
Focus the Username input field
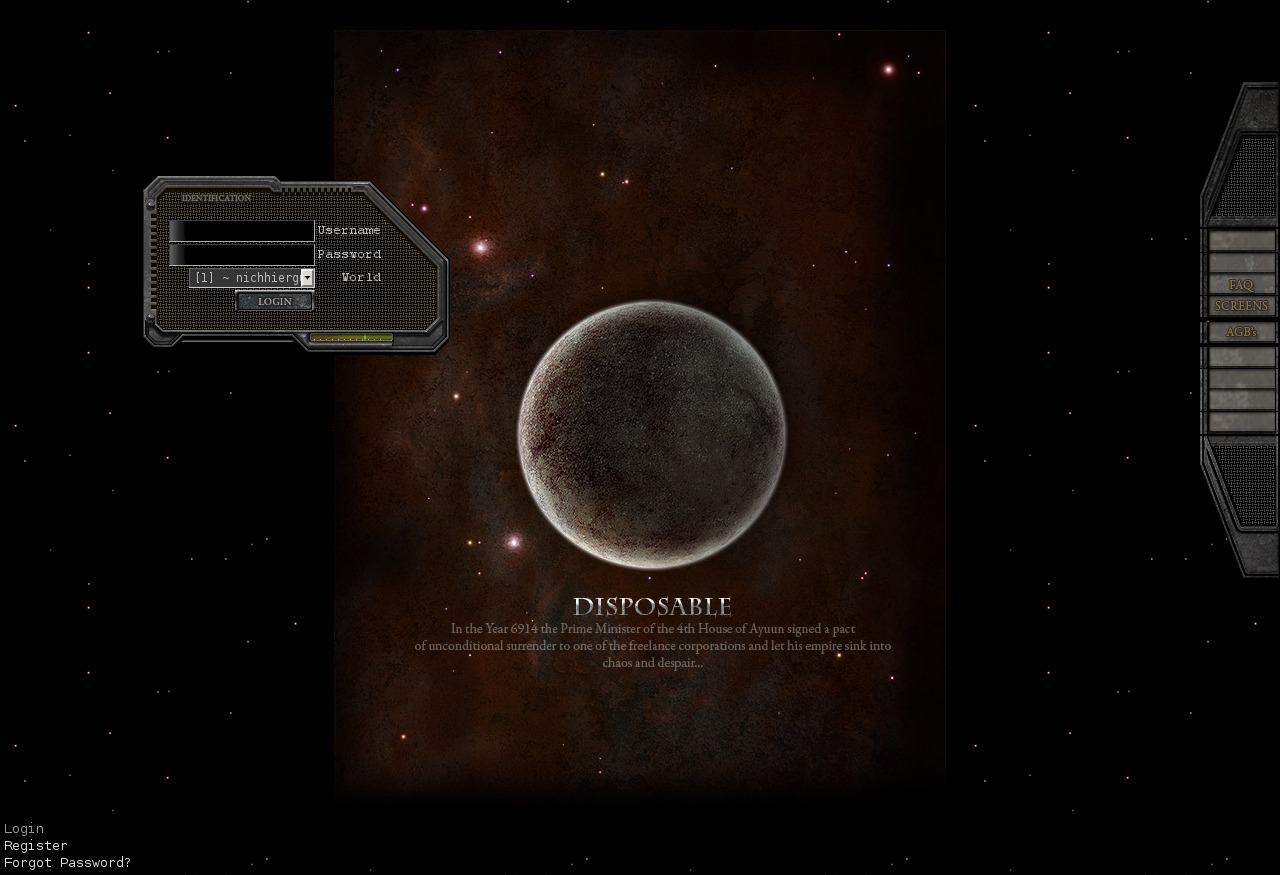pyautogui.click(x=242, y=231)
